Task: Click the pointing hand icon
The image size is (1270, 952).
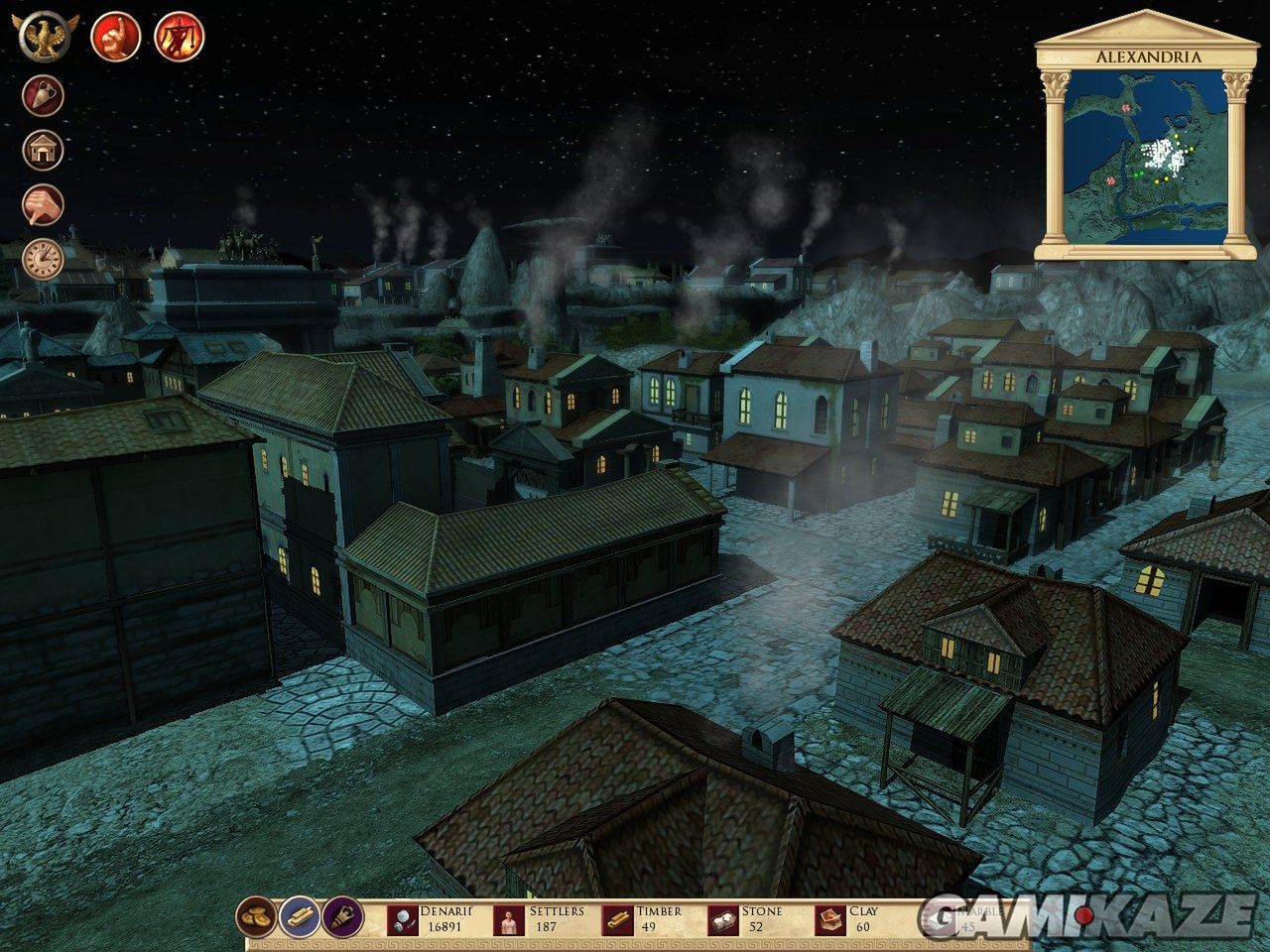Action: pos(114,37)
